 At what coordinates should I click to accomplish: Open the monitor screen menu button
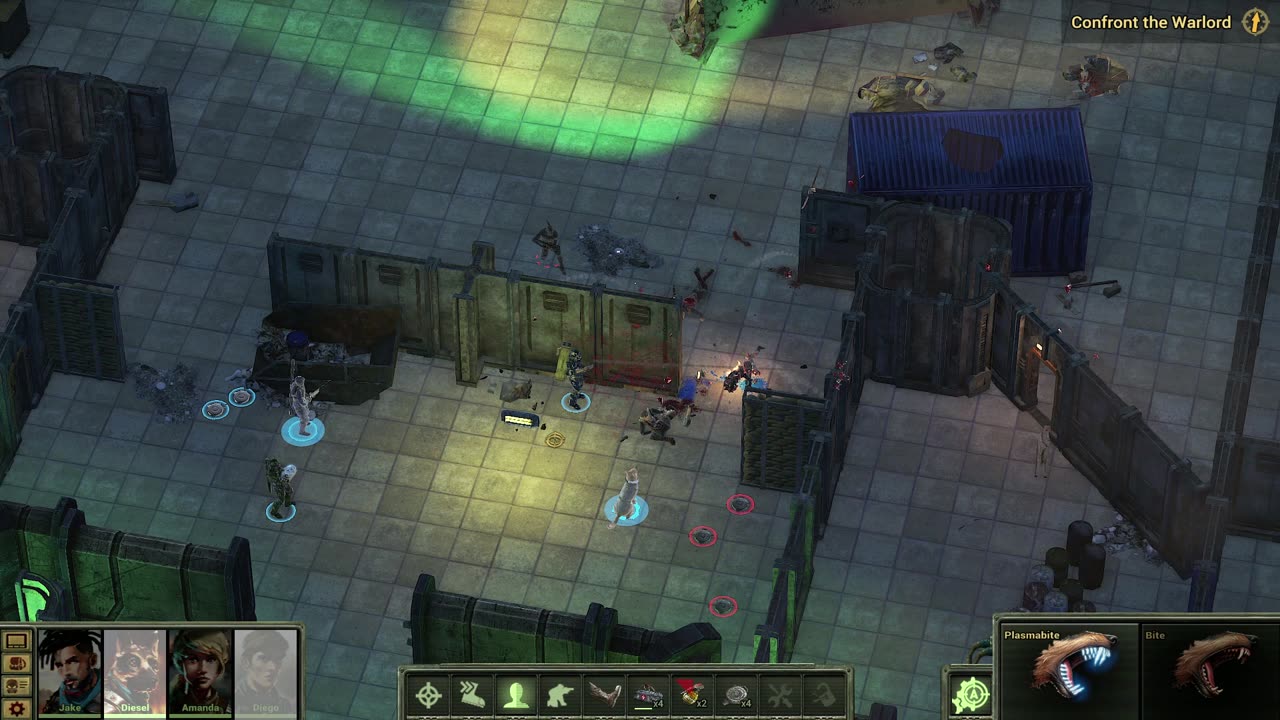tap(17, 640)
